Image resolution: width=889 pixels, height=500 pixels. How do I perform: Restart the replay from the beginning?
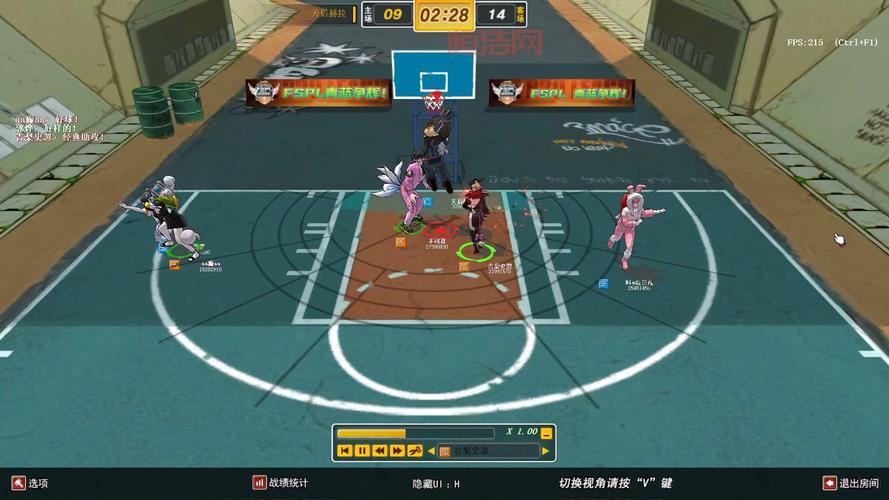click(345, 451)
